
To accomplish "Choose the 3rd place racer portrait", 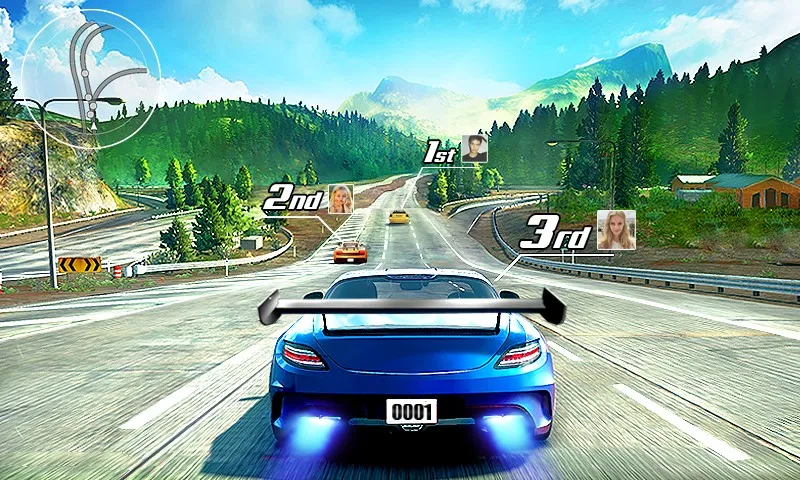I will (616, 229).
